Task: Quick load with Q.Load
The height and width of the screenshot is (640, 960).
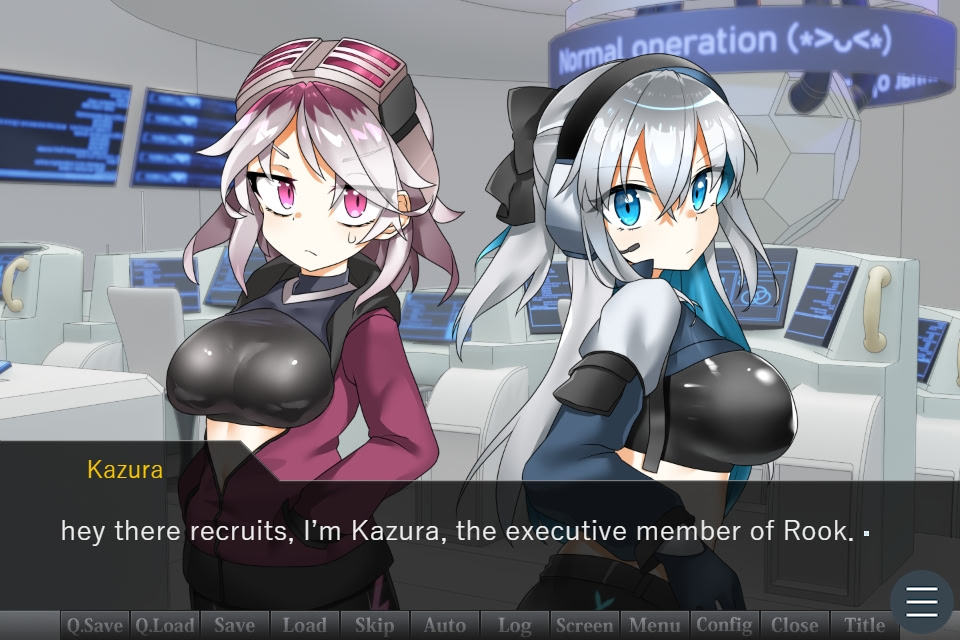Action: [x=165, y=626]
